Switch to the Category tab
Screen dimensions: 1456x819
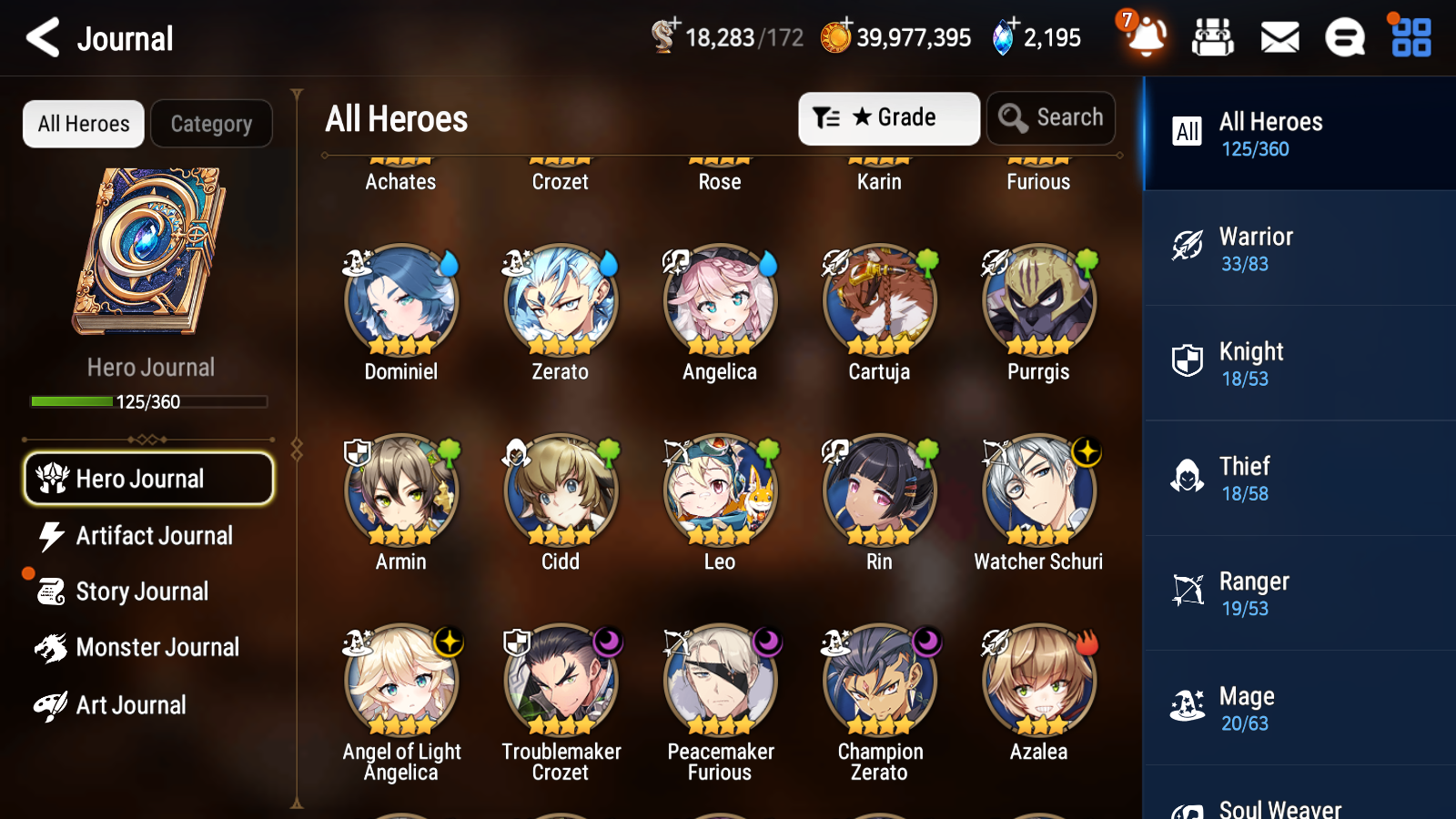coord(211,124)
